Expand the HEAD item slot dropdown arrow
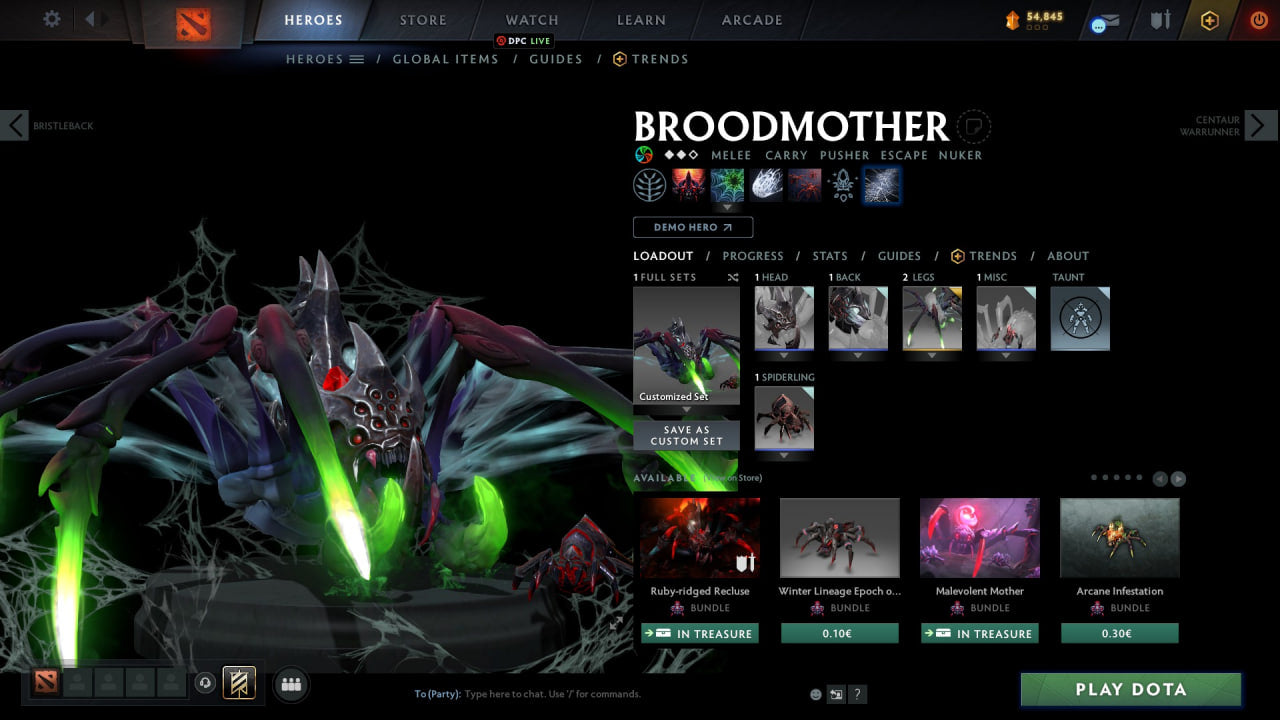 (x=784, y=355)
